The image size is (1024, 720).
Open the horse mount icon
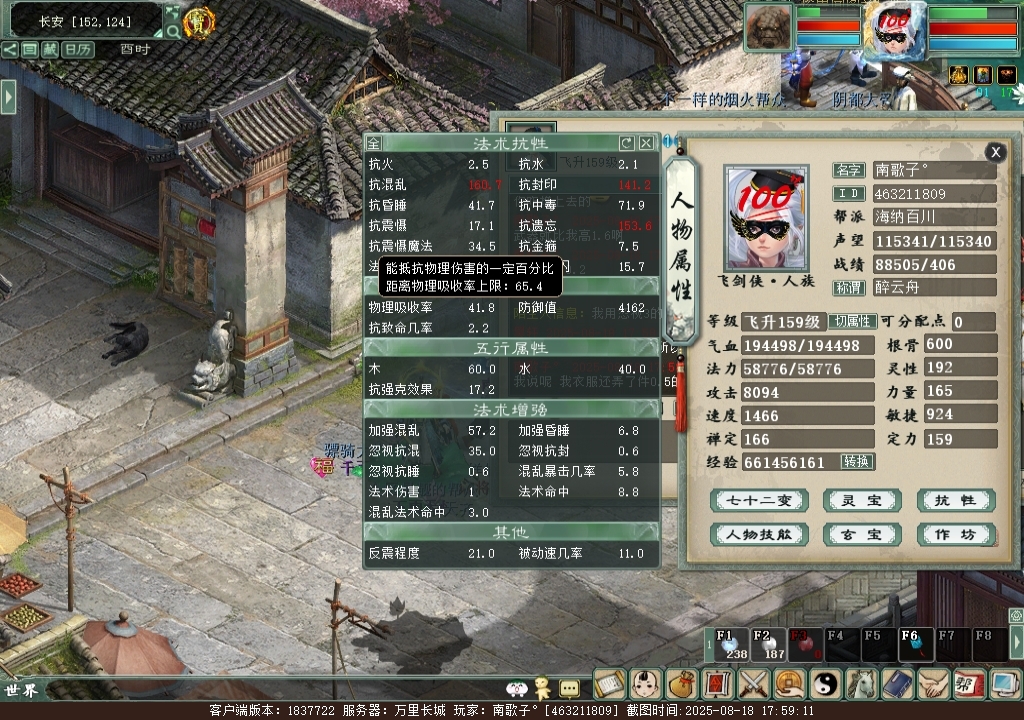(861, 684)
